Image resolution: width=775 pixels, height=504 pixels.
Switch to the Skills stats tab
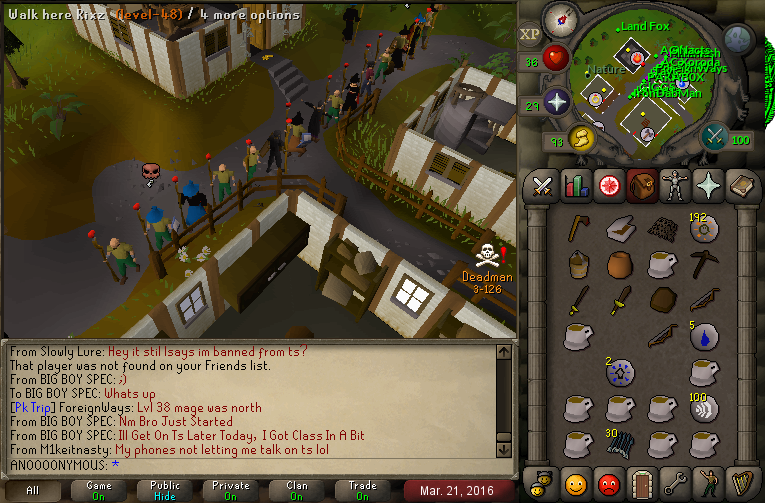click(x=575, y=185)
